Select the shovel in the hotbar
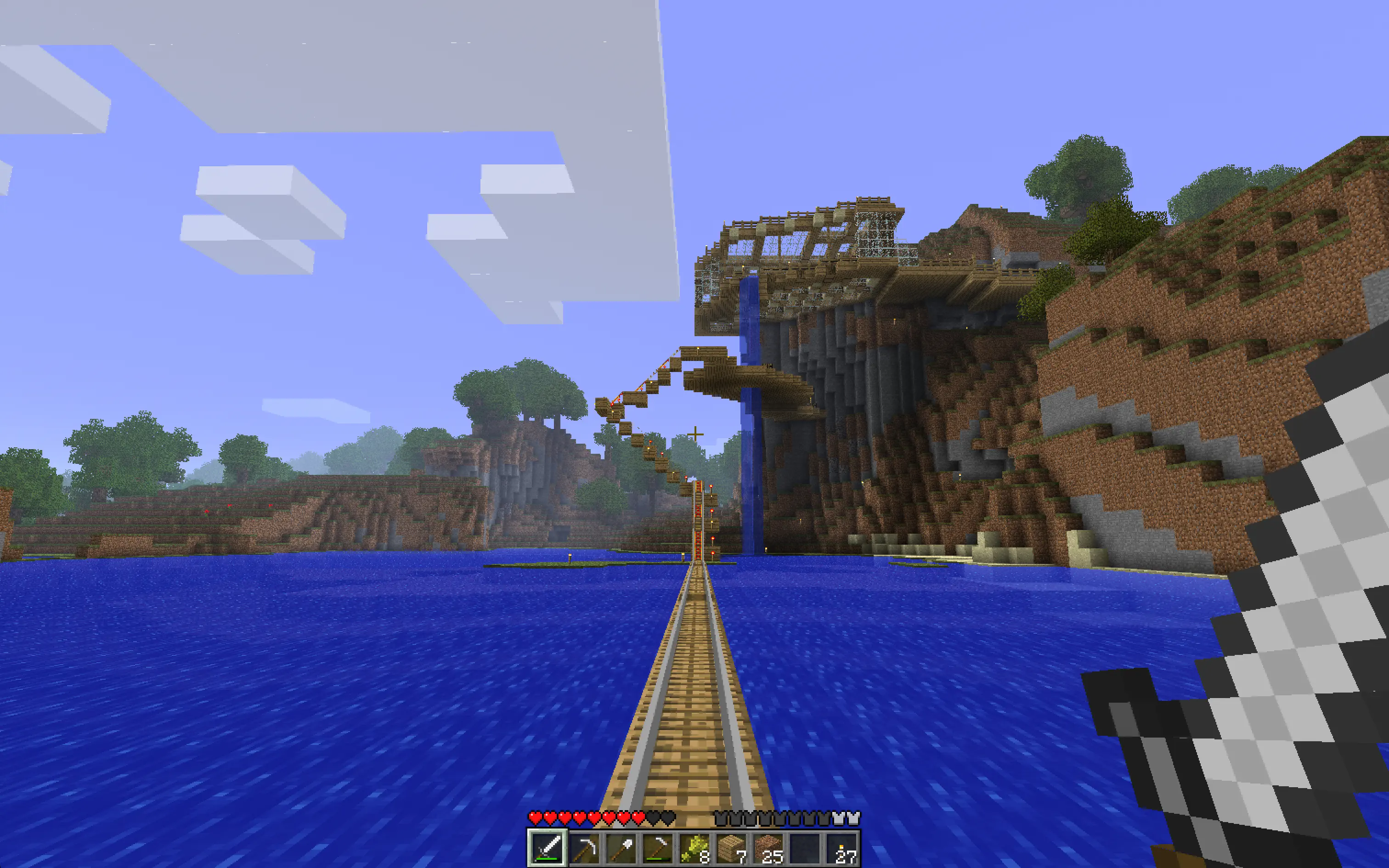1389x868 pixels. click(621, 849)
